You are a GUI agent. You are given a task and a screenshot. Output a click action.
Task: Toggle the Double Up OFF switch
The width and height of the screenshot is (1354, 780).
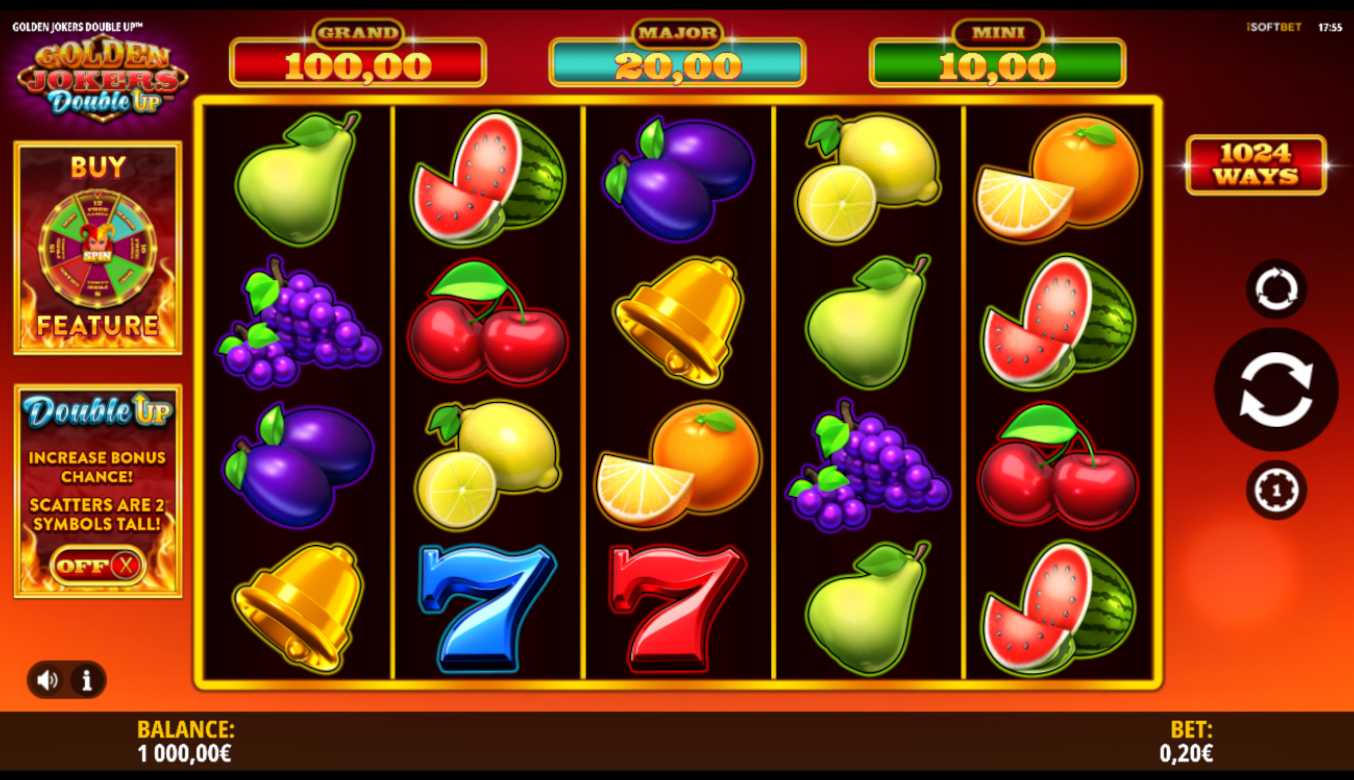97,566
